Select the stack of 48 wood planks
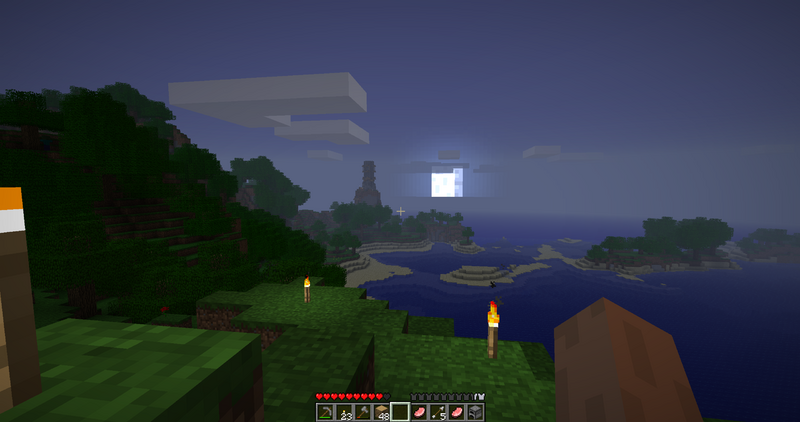The height and width of the screenshot is (422, 800). click(381, 411)
